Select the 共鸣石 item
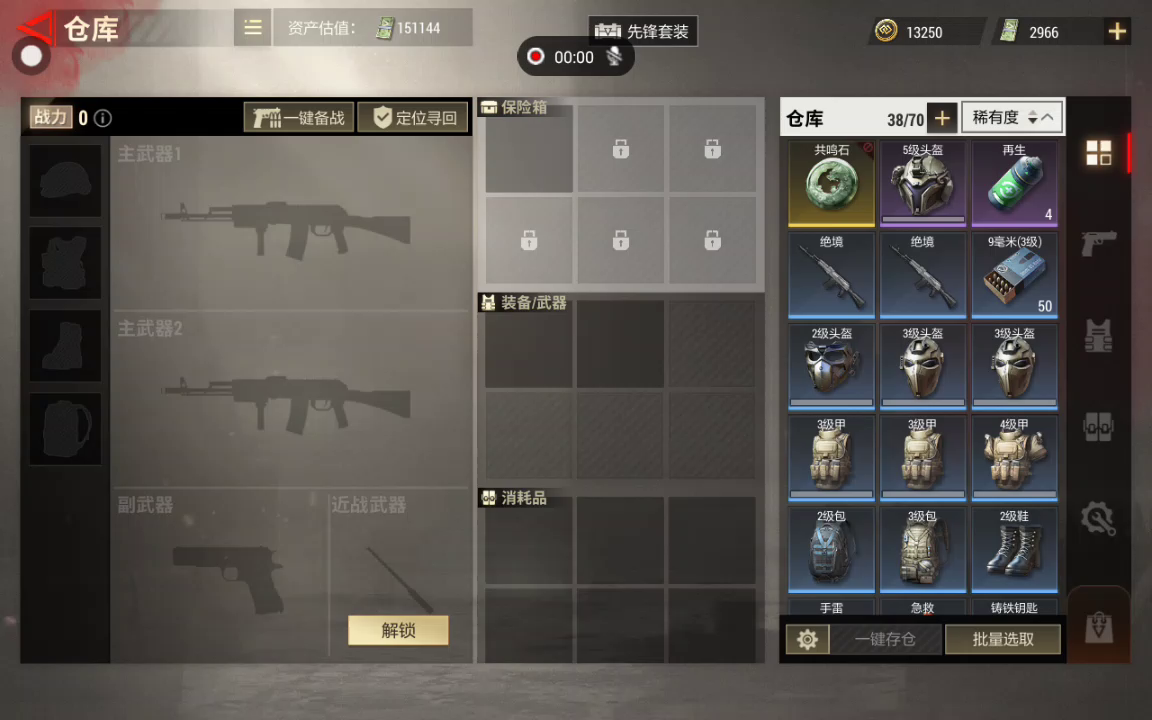The width and height of the screenshot is (1152, 720). click(x=831, y=184)
